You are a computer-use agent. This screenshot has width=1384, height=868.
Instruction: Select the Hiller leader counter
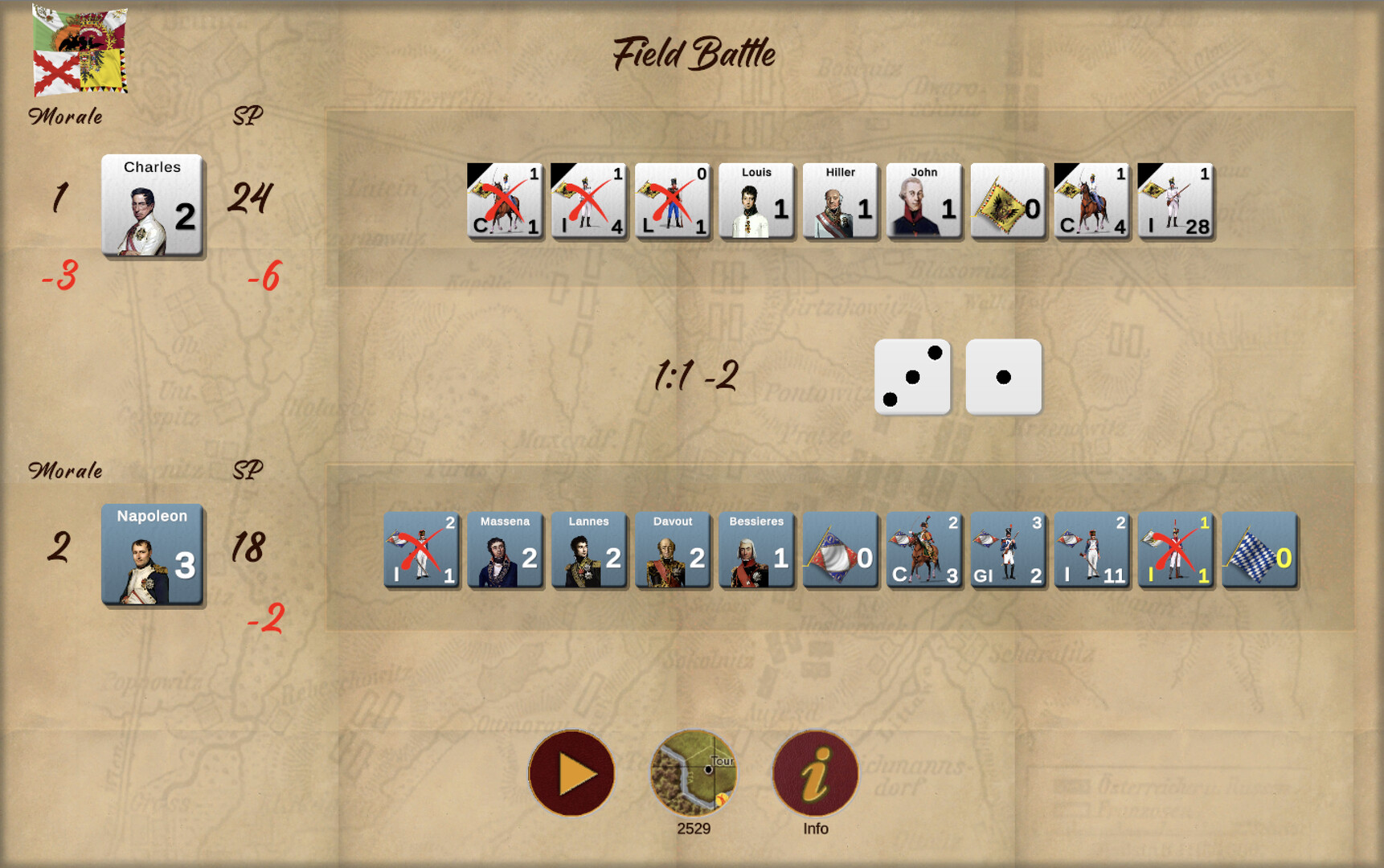point(840,201)
